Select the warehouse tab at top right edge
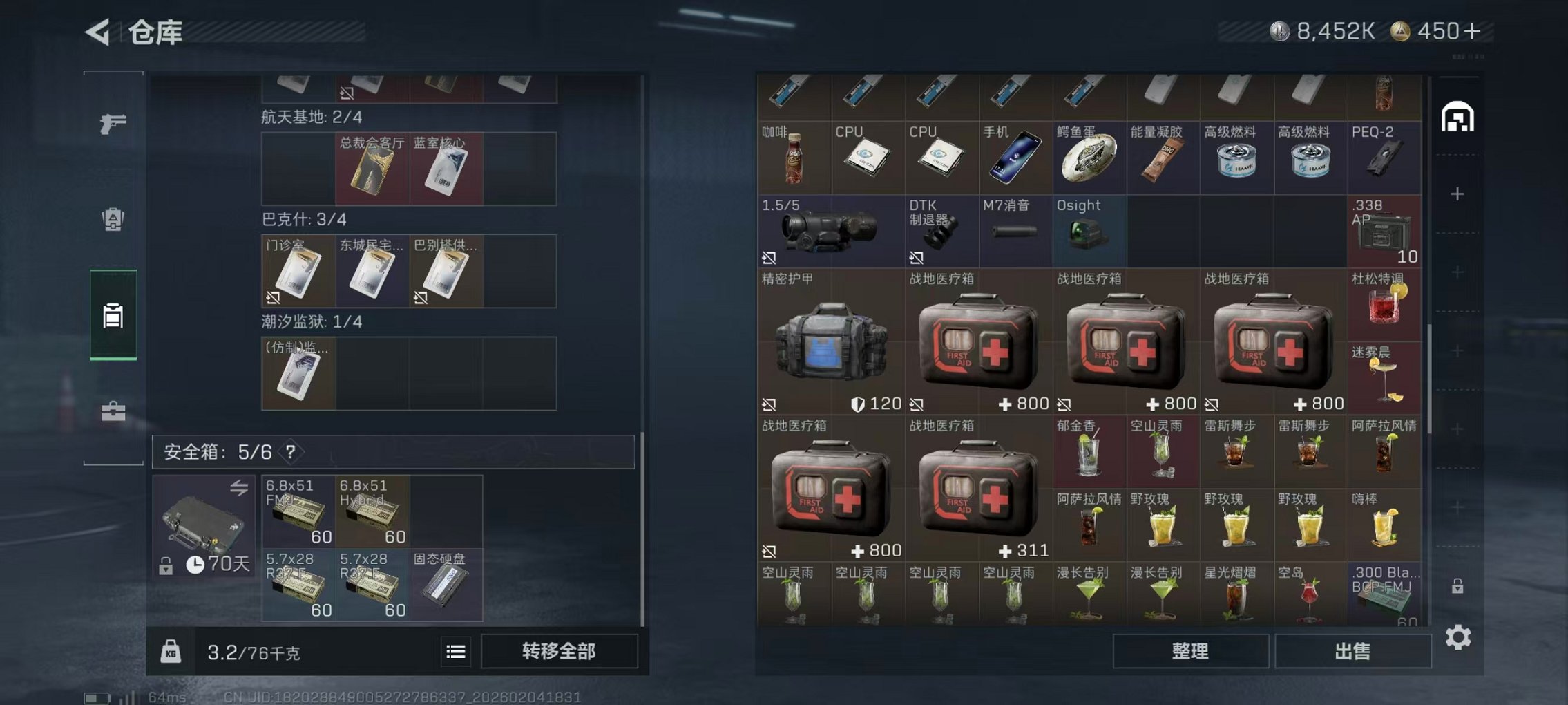1568x705 pixels. pyautogui.click(x=1457, y=117)
